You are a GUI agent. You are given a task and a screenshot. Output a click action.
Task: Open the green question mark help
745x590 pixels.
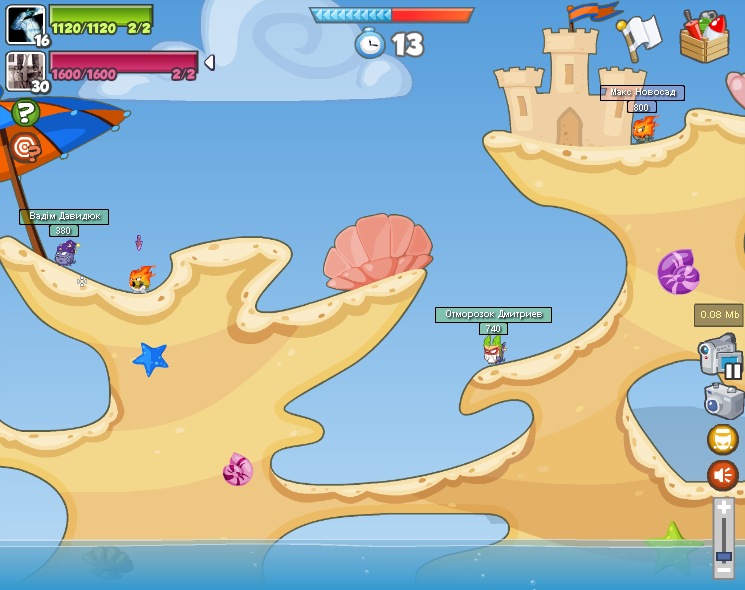25,112
